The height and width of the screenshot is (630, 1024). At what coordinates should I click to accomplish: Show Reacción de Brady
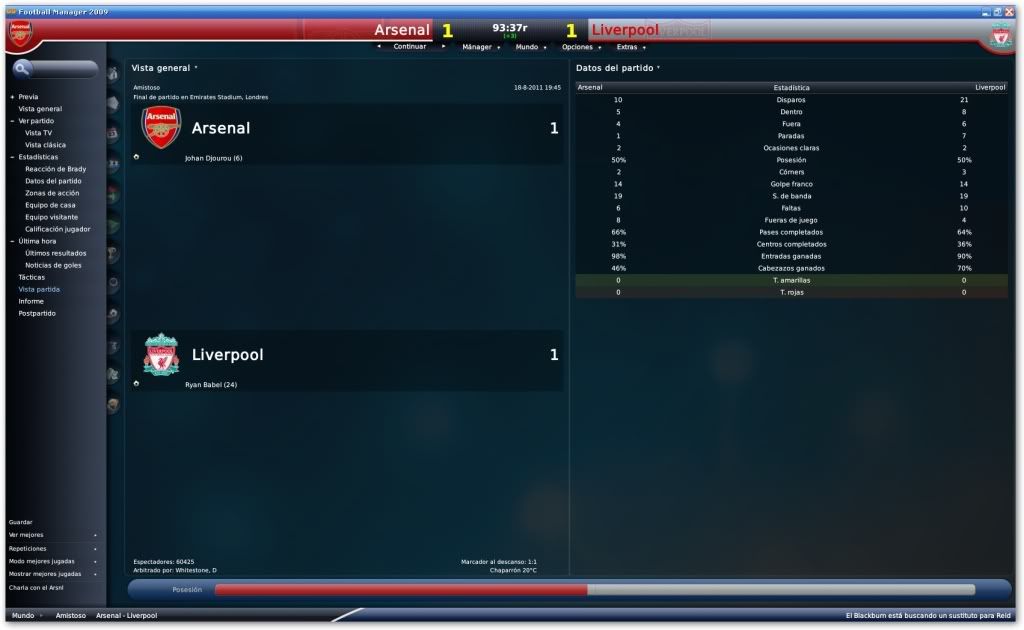coord(55,169)
